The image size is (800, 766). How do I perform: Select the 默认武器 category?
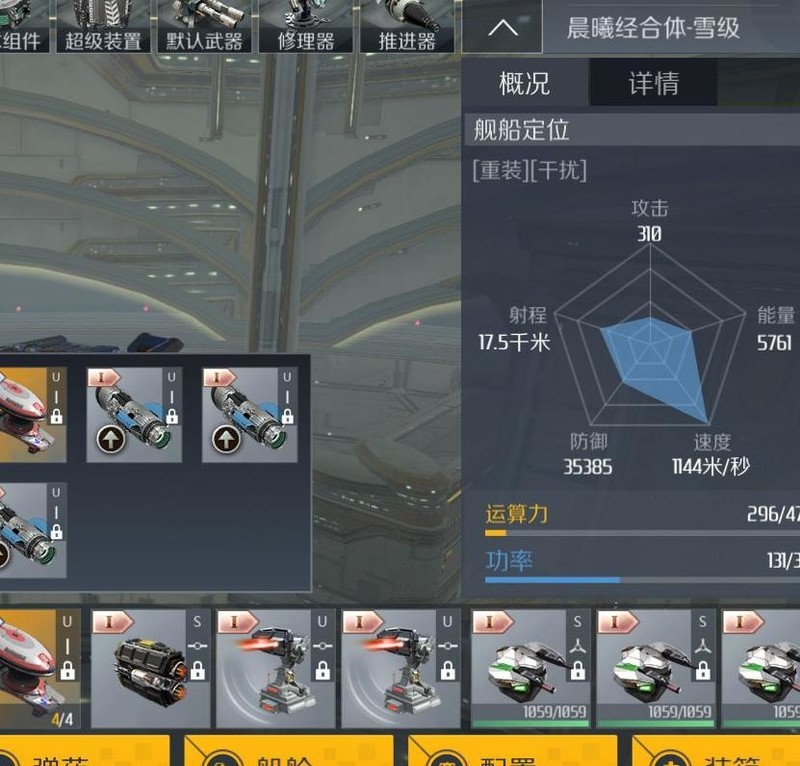pos(206,27)
